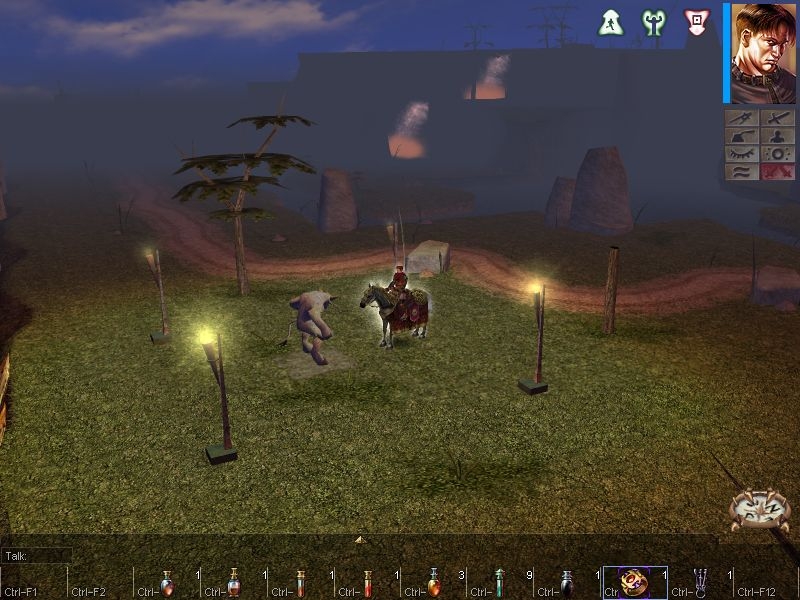Use the pink flask potion in the hotbar
Screen dimensions: 800x600
(234, 583)
